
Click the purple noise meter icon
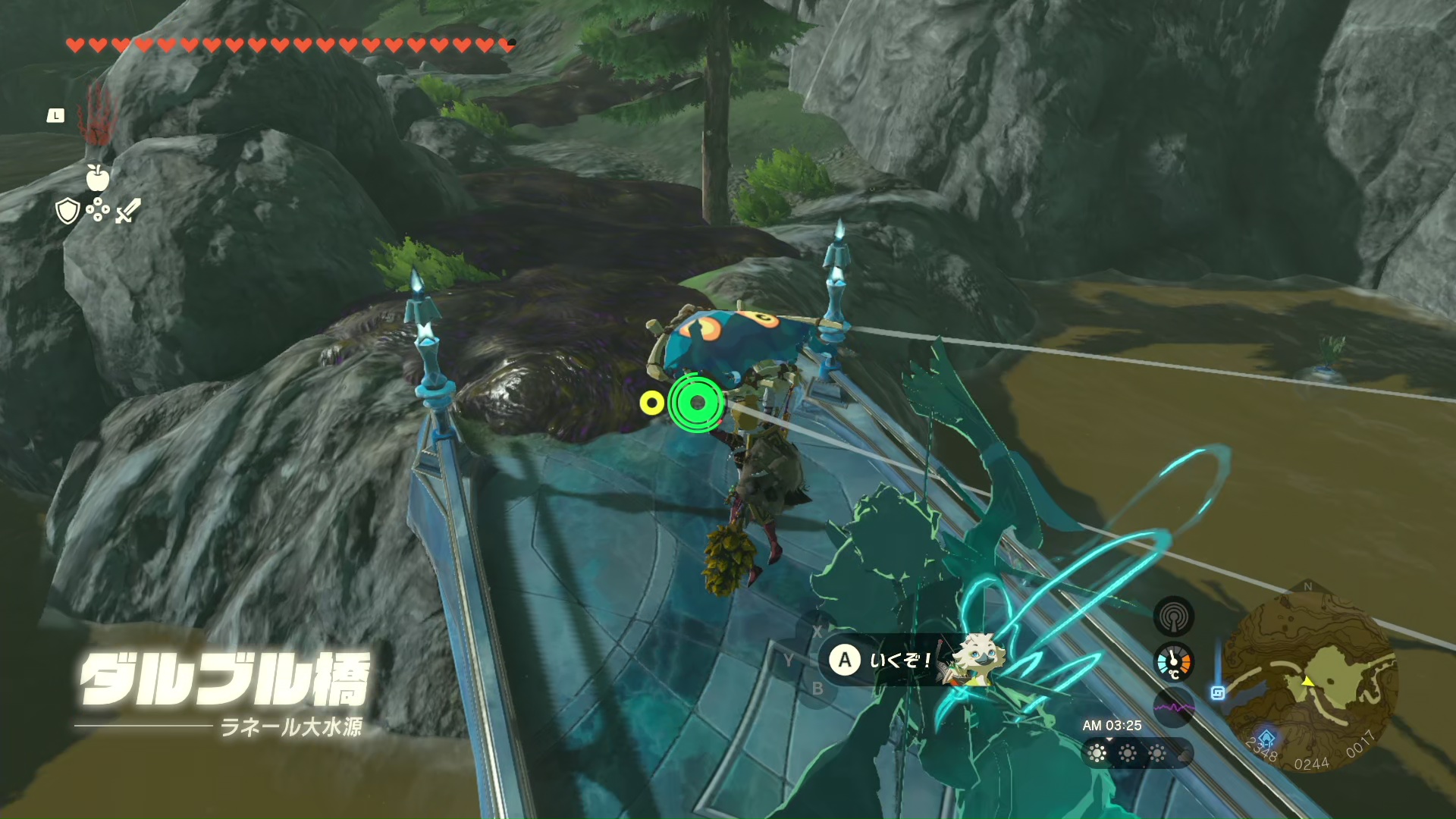point(1173,708)
